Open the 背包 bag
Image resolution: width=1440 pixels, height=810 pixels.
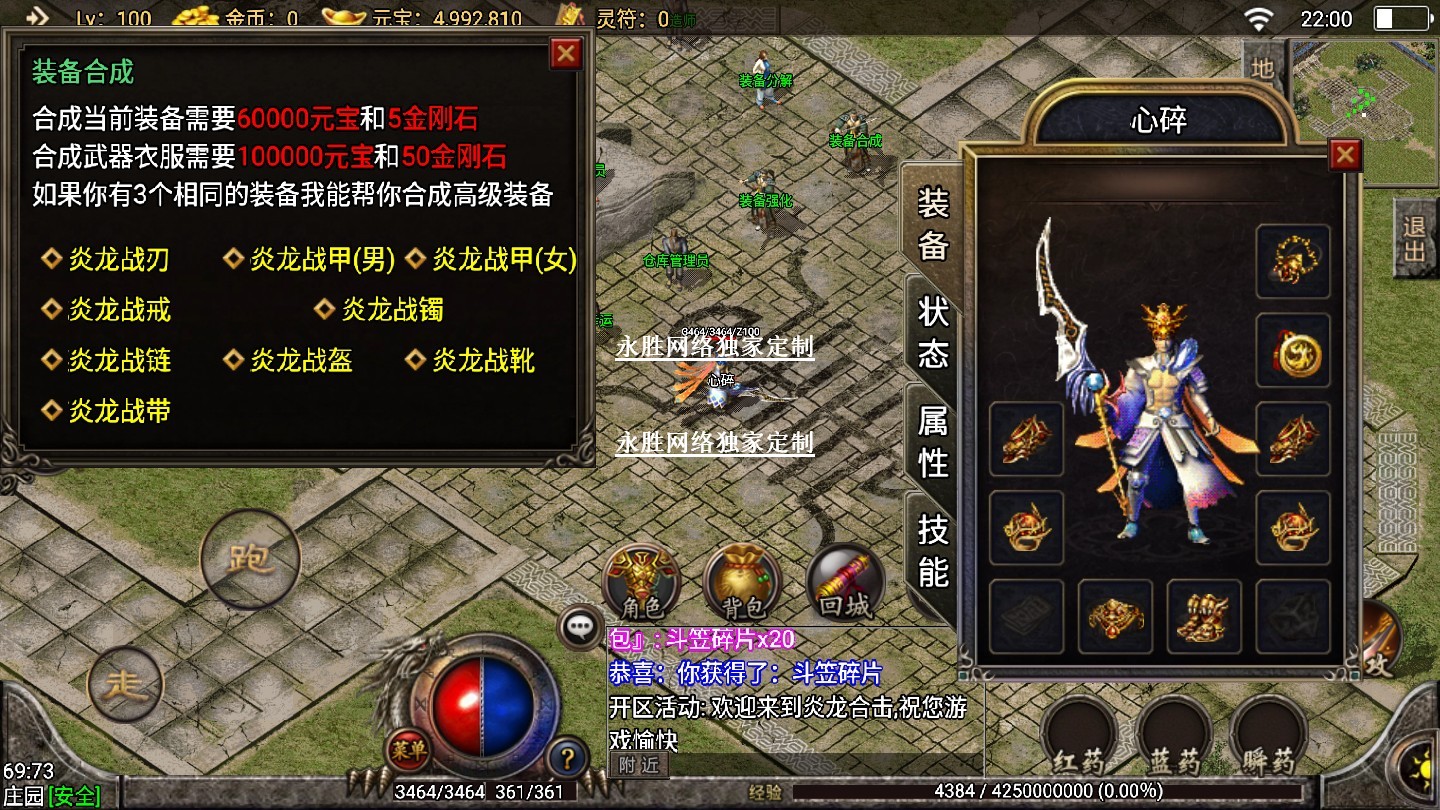pos(742,582)
